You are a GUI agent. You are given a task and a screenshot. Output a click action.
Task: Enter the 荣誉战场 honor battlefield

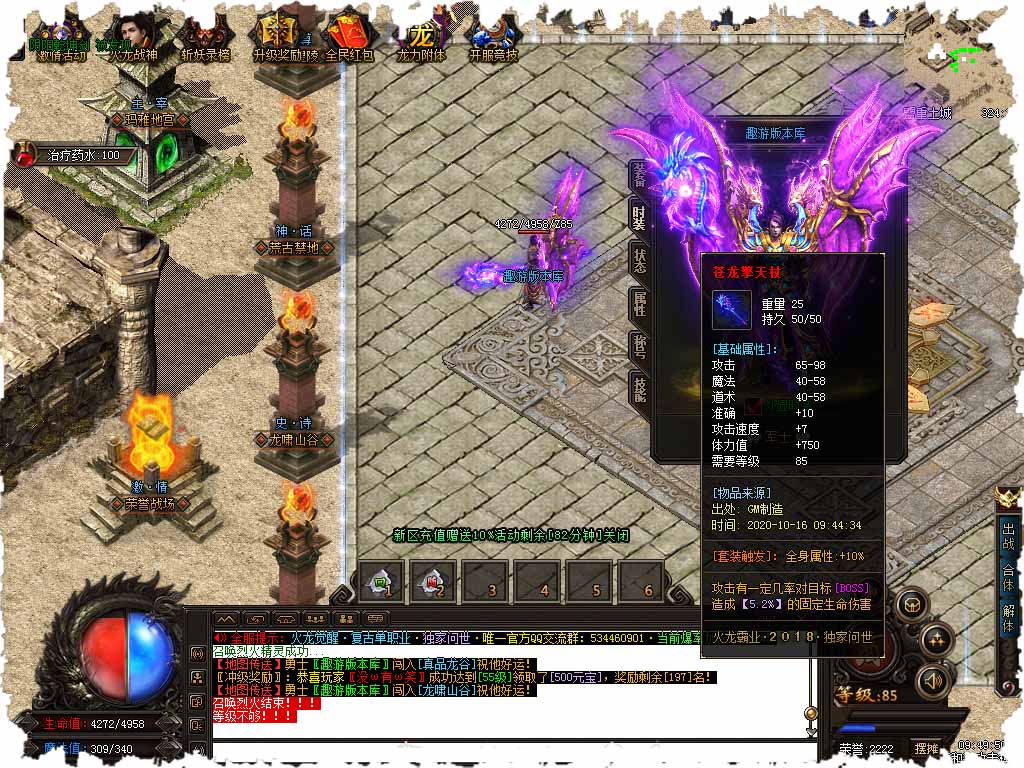[150, 505]
